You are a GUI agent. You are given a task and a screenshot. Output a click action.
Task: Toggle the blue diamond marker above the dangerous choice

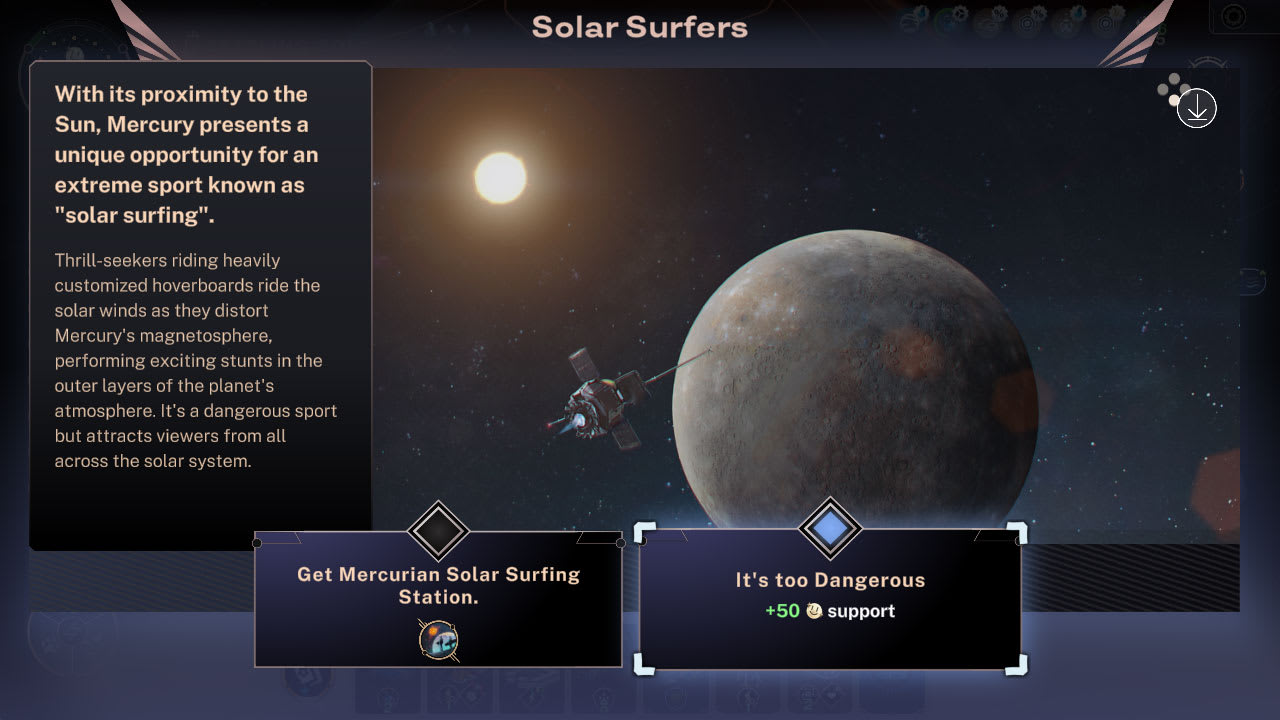[829, 530]
